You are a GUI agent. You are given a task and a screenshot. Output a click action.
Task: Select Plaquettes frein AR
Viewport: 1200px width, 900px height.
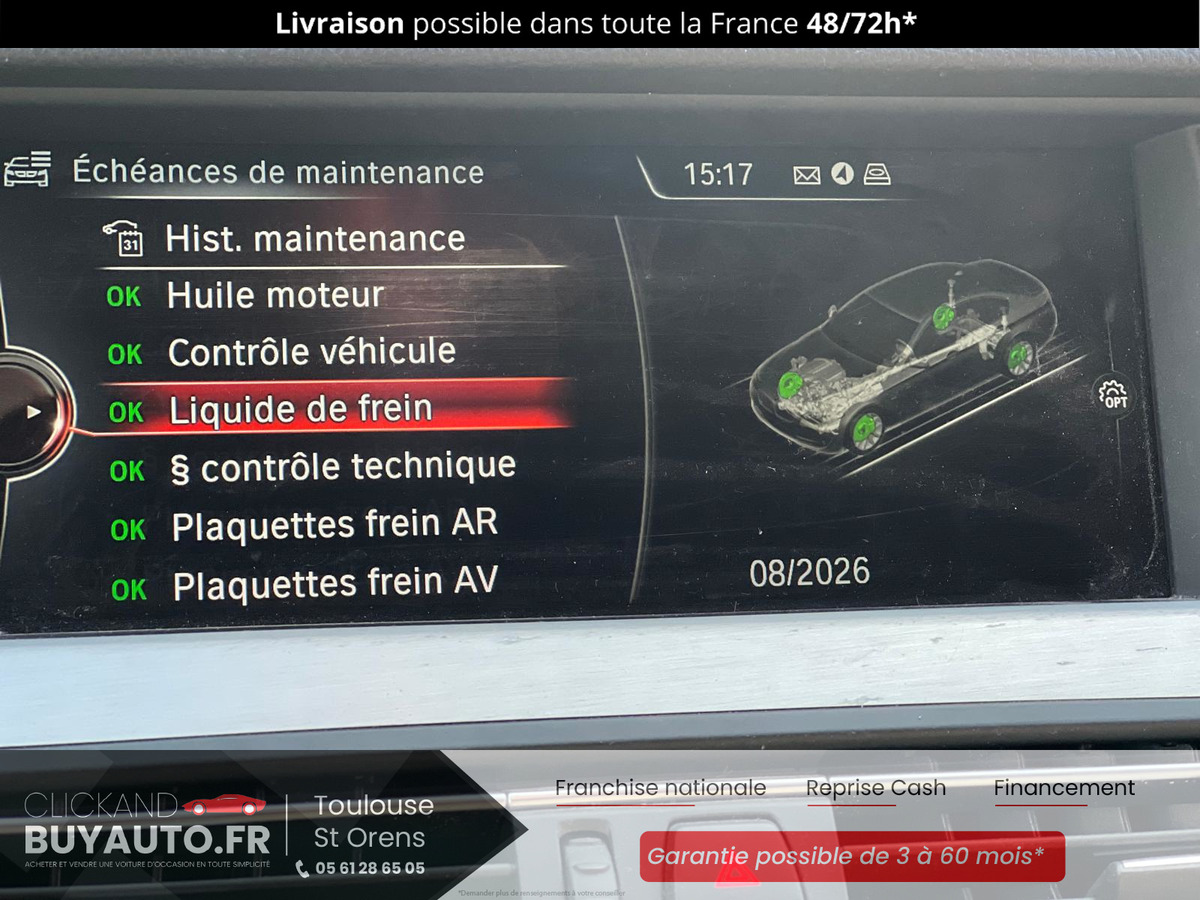click(334, 526)
